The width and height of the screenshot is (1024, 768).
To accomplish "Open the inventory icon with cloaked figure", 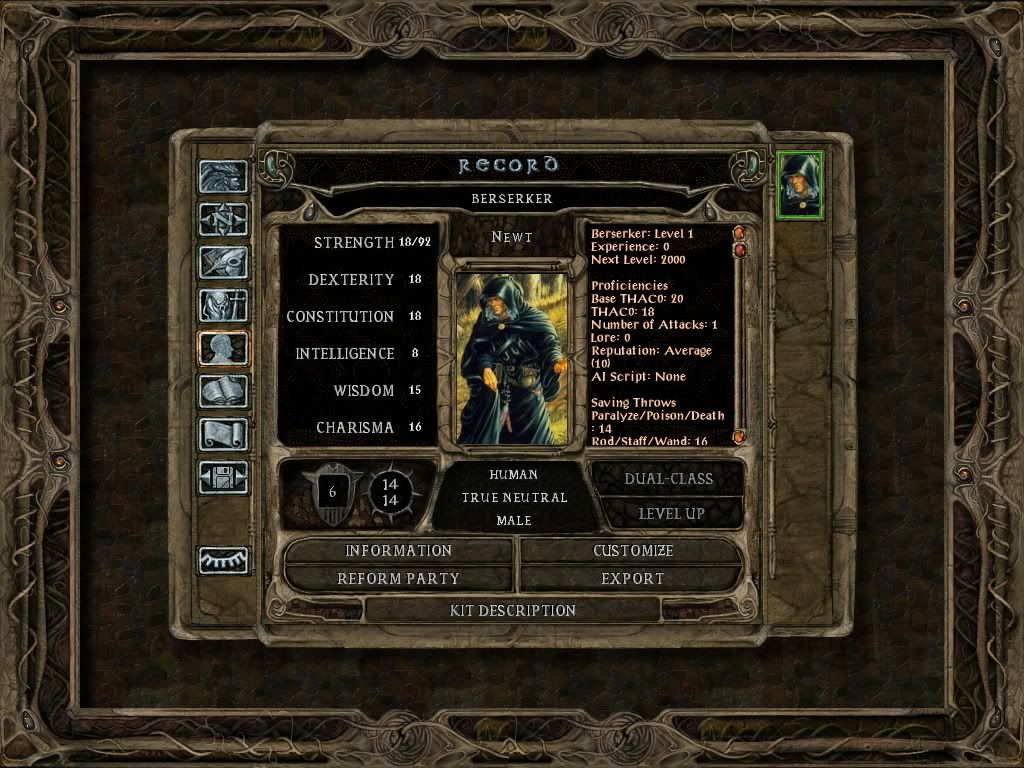I will 224,304.
